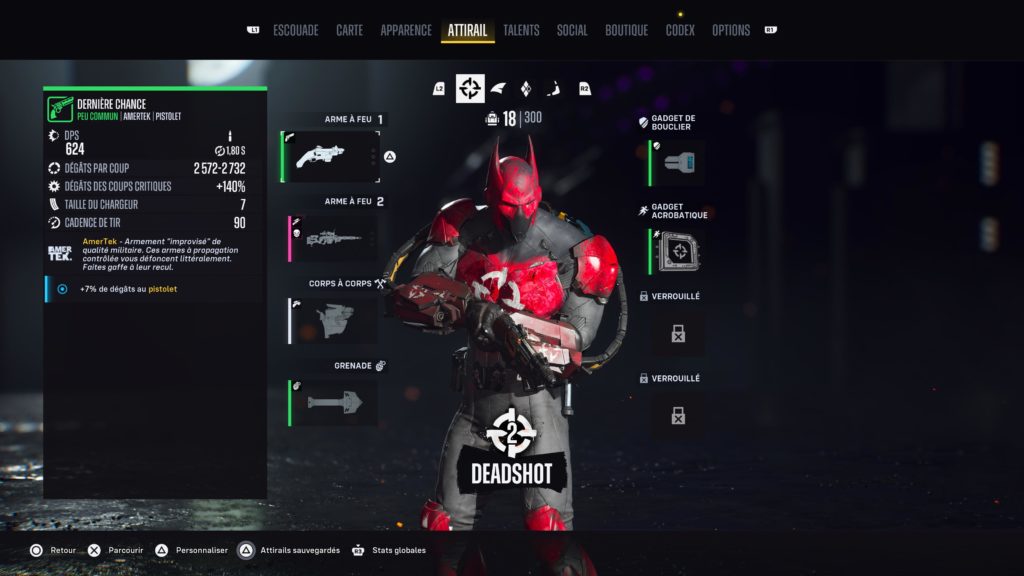The width and height of the screenshot is (1024, 576).
Task: Pick the boomerang character icon
Action: 556,89
